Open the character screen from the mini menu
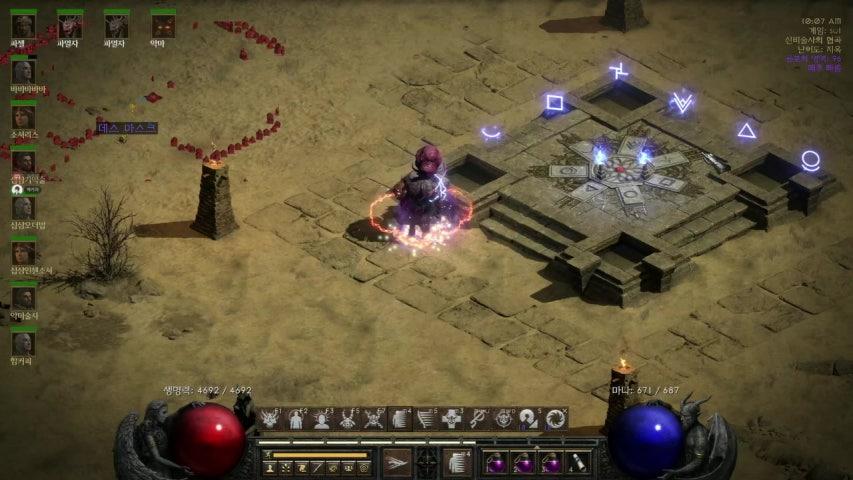This screenshot has width=853, height=480. coord(269,467)
